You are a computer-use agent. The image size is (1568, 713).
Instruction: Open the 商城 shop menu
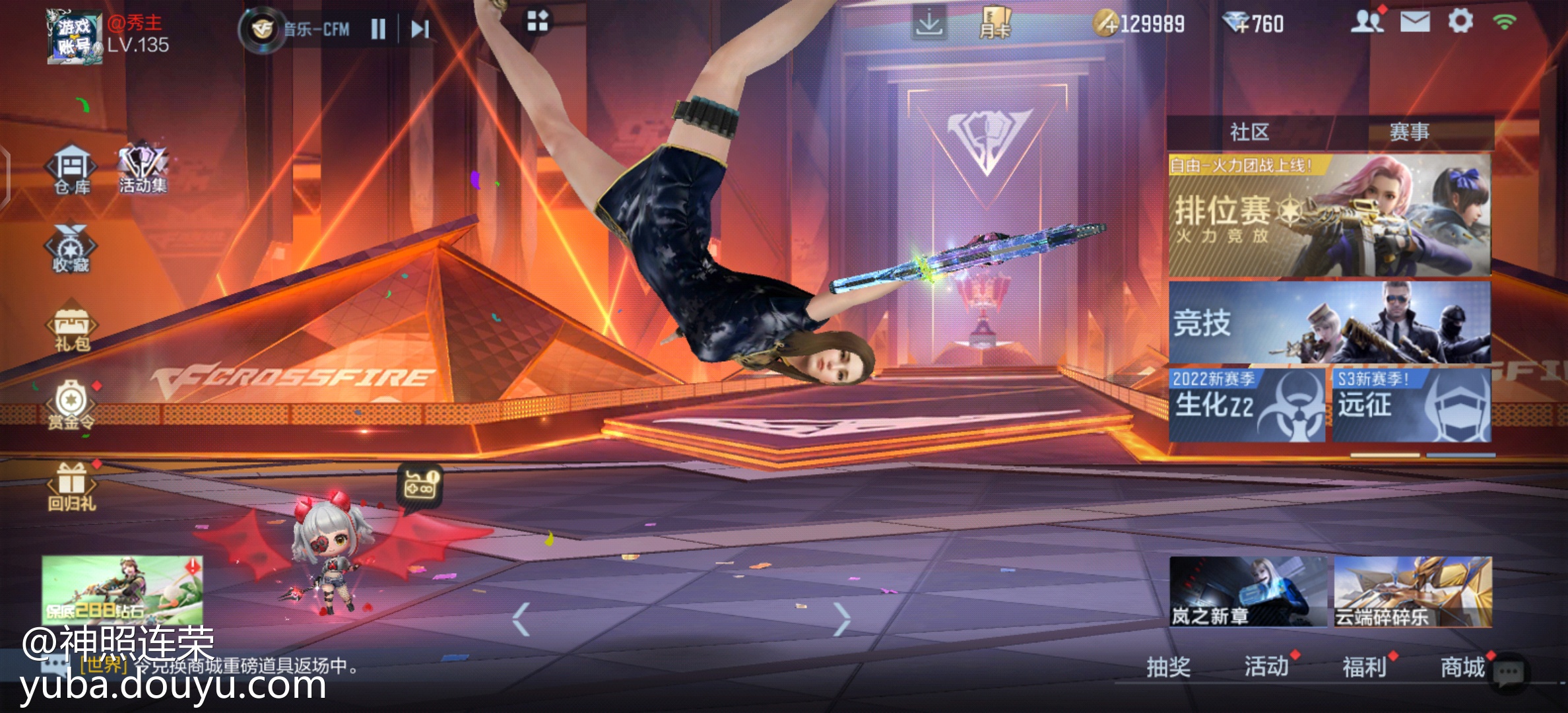pyautogui.click(x=1462, y=667)
